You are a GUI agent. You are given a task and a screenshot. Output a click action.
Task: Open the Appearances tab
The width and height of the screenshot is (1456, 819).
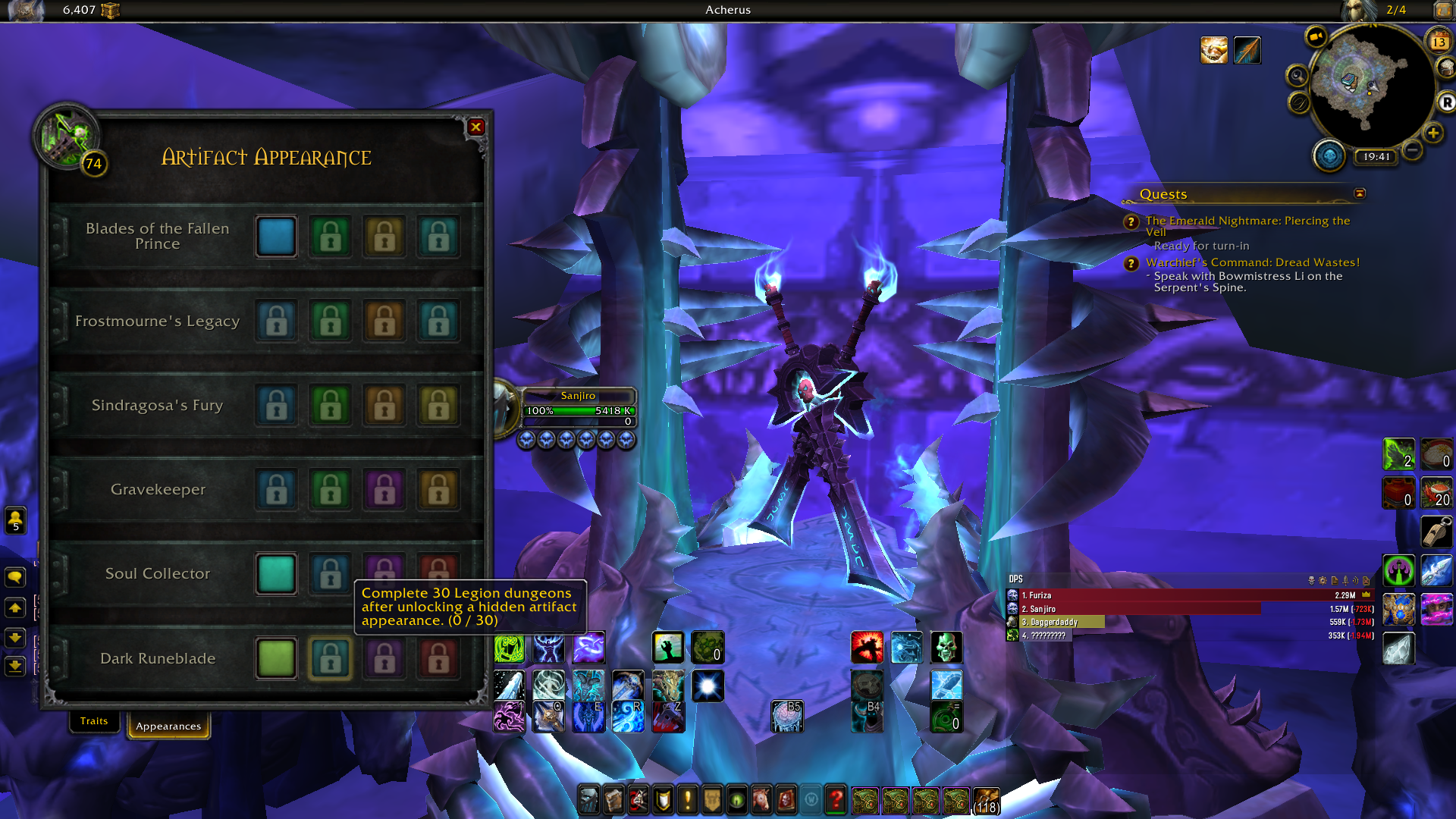168,726
